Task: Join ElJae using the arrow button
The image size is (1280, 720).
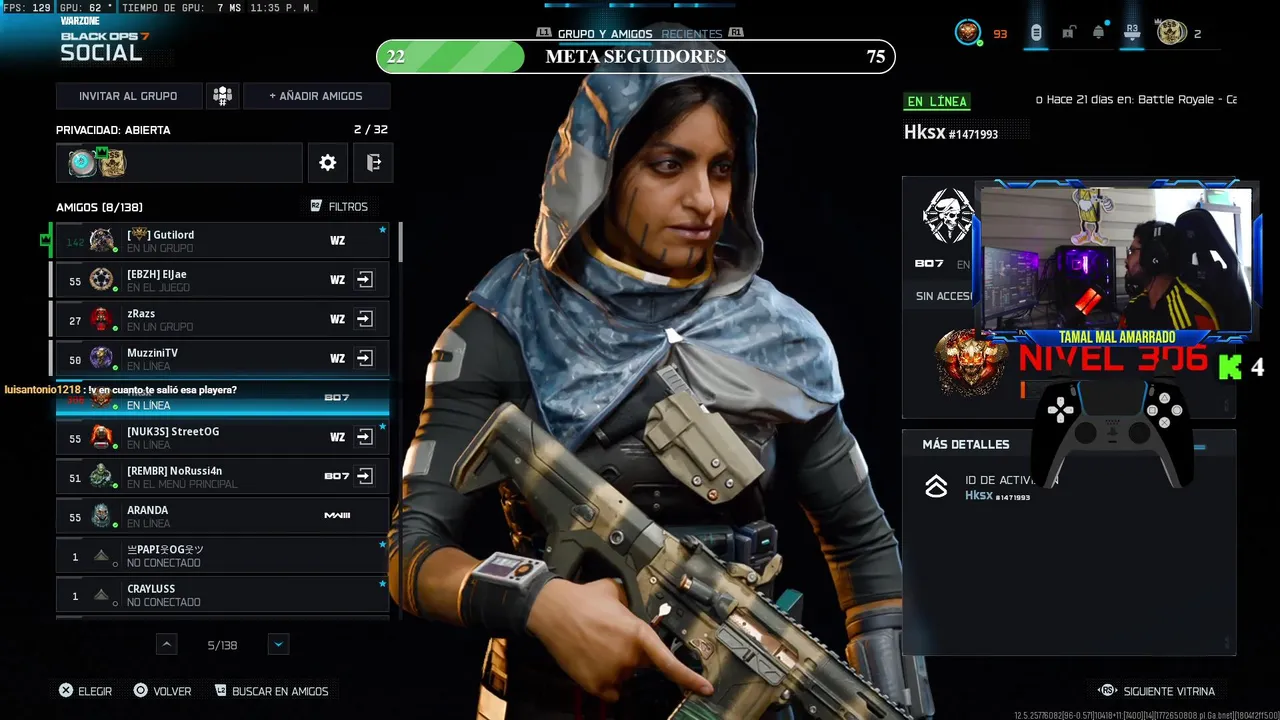Action: 365,280
